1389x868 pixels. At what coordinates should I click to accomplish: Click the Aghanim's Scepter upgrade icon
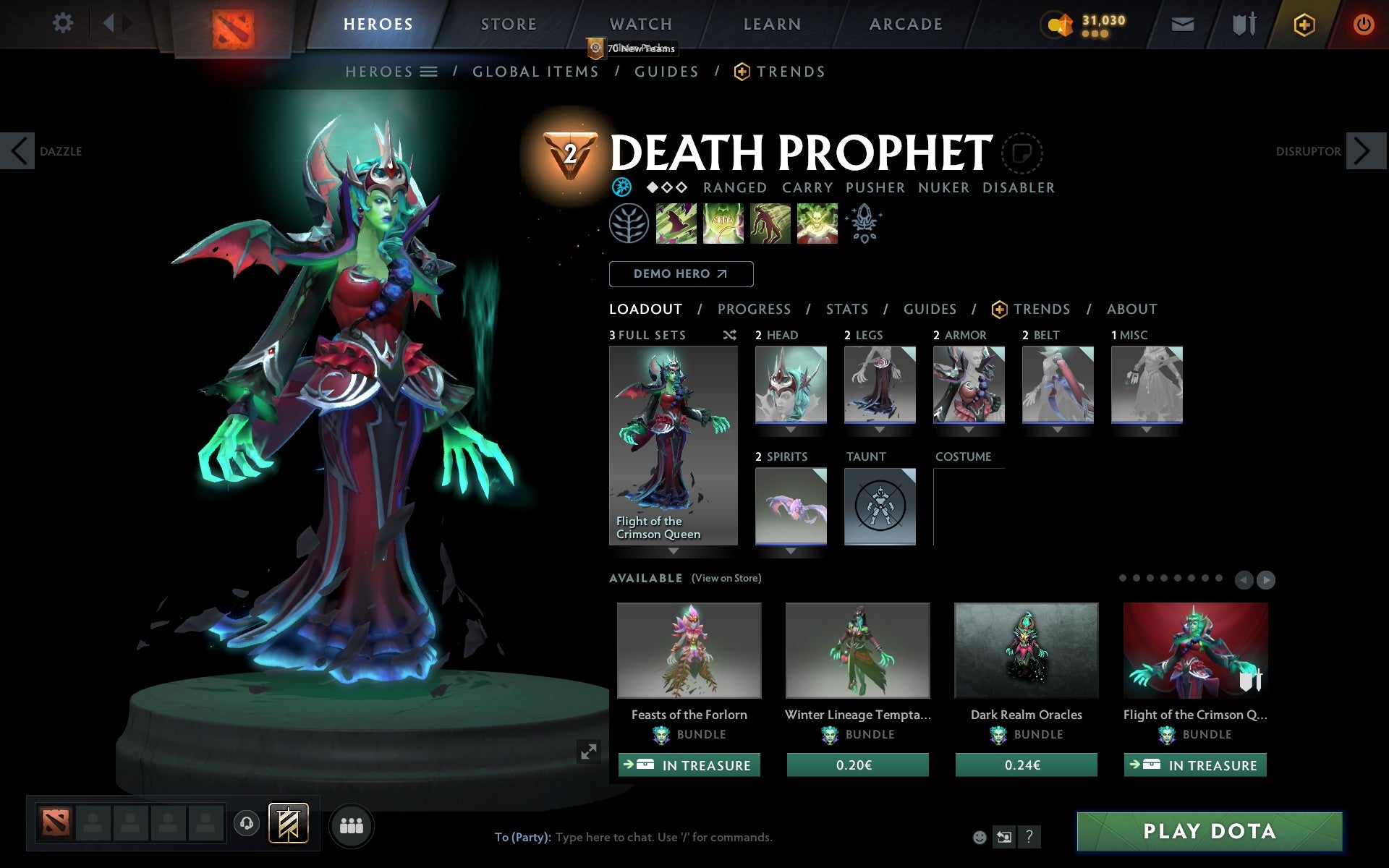(865, 224)
